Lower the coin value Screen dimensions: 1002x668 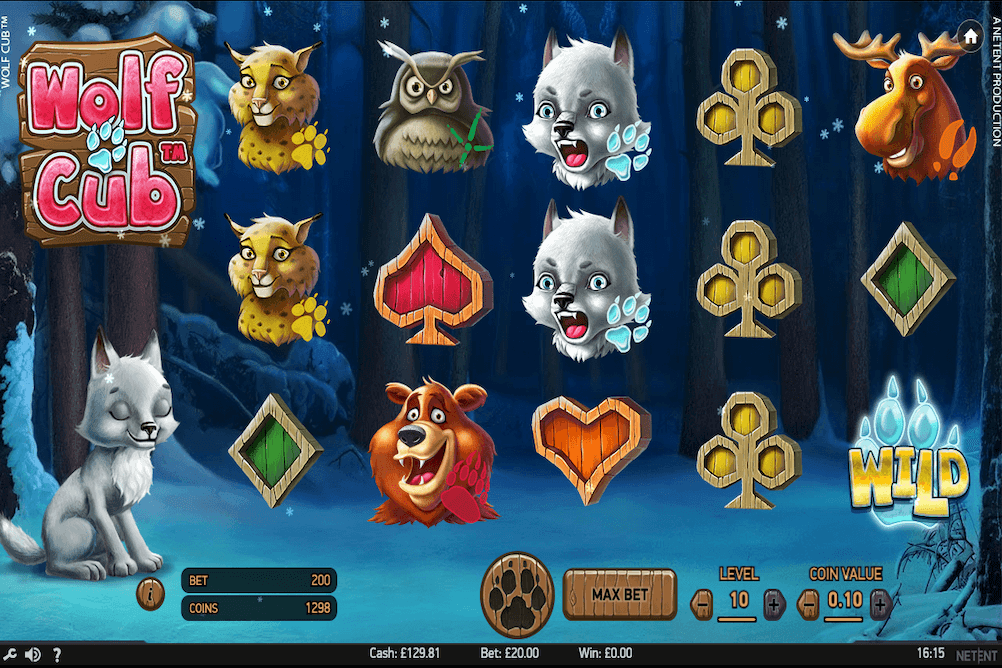pyautogui.click(x=809, y=603)
